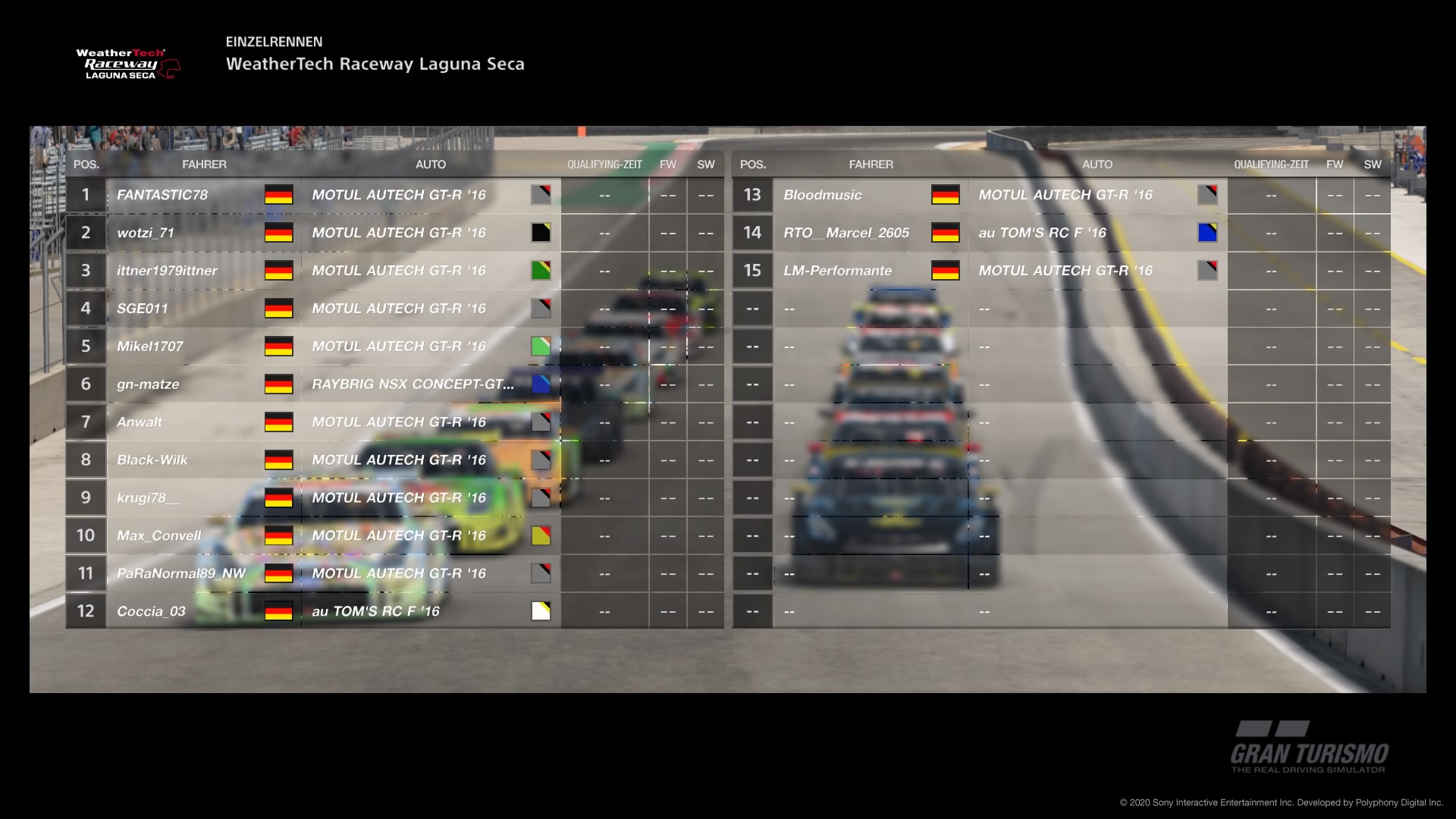Select PaRaNormal89_NW from the list
The height and width of the screenshot is (819, 1456).
tap(181, 574)
